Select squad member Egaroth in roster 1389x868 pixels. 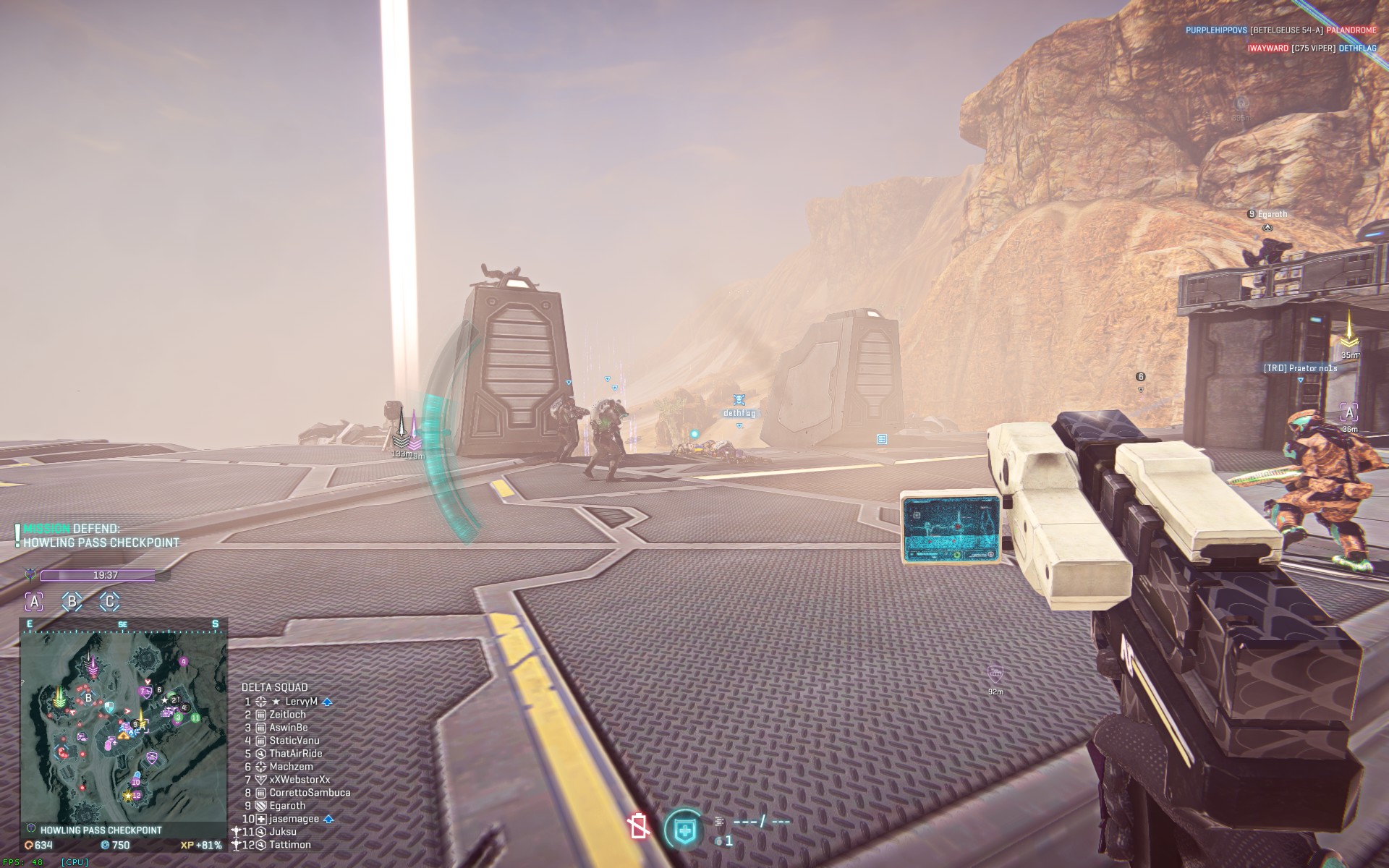pos(287,806)
